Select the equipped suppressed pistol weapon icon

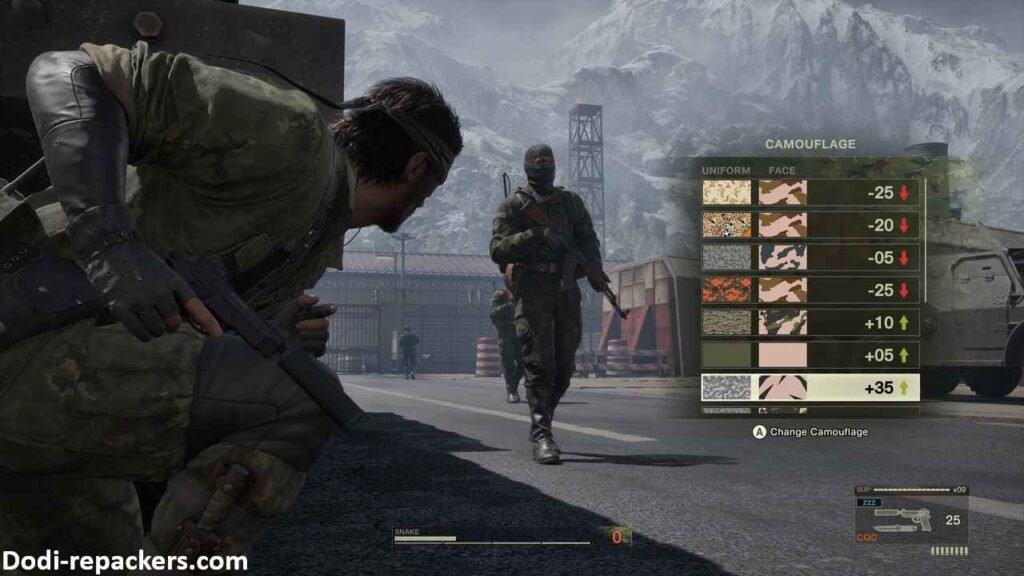901,520
